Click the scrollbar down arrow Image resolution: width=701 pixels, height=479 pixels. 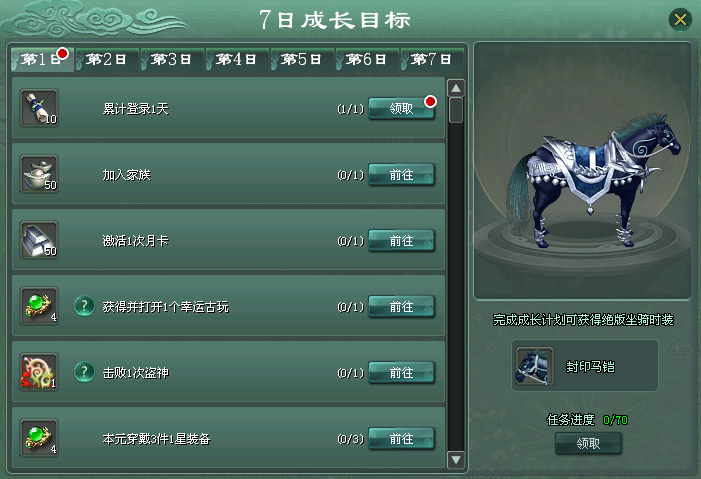pos(456,460)
